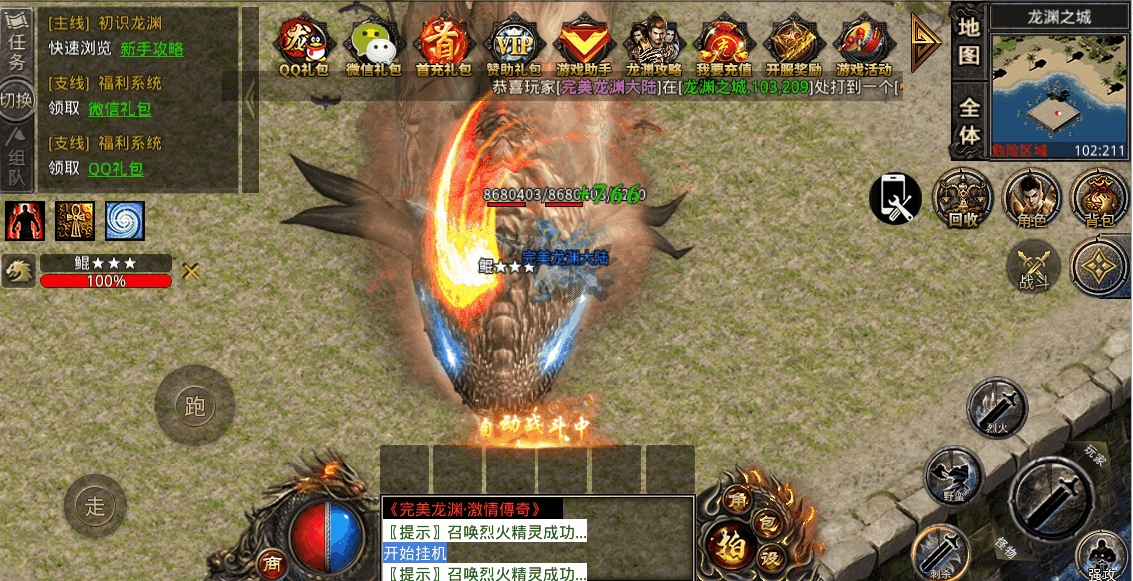This screenshot has height=581, width=1133.
Task: Claim the 微信礼包 quest link
Action: [x=119, y=109]
